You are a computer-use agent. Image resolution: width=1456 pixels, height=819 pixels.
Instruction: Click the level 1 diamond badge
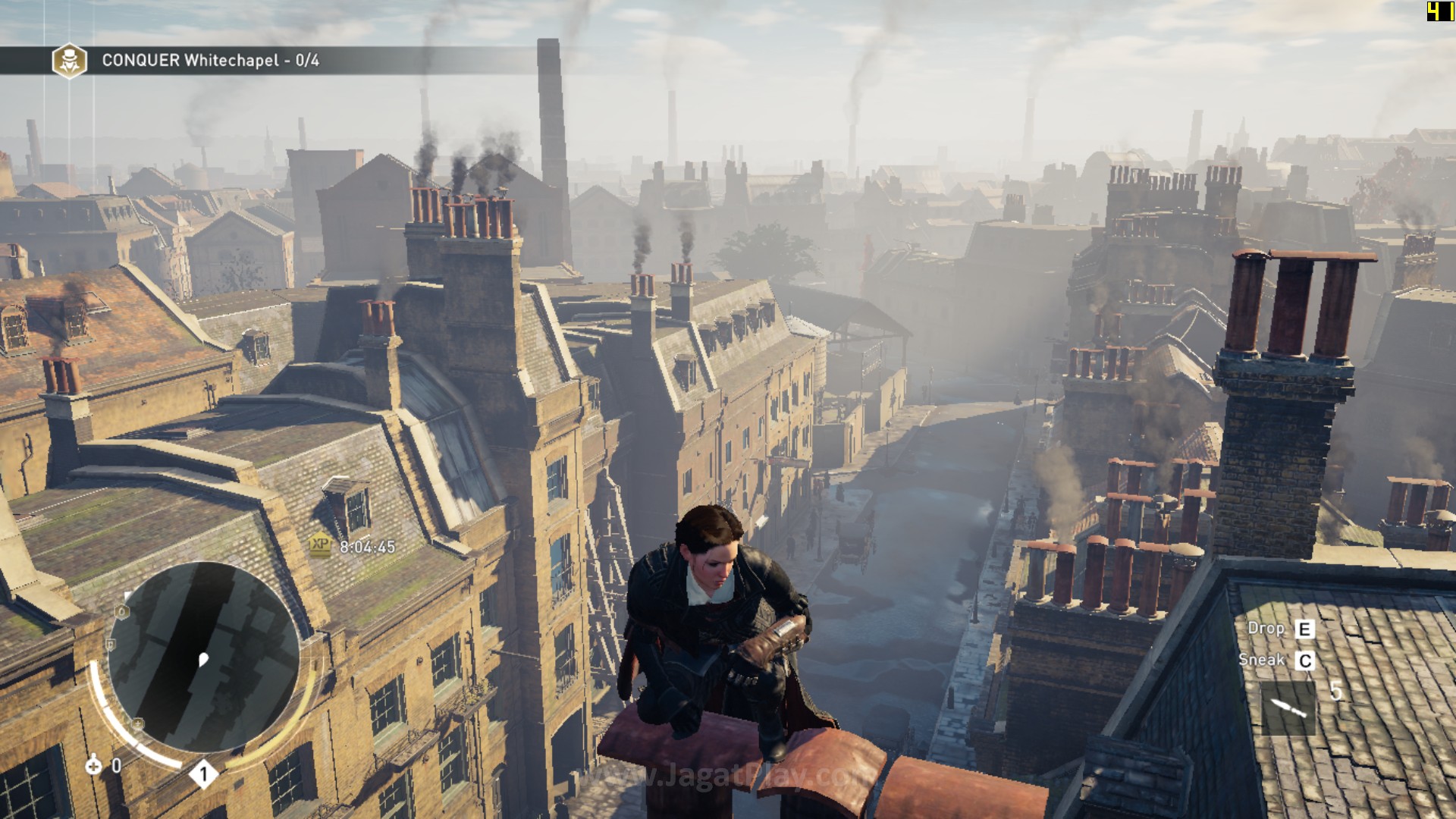click(x=203, y=774)
